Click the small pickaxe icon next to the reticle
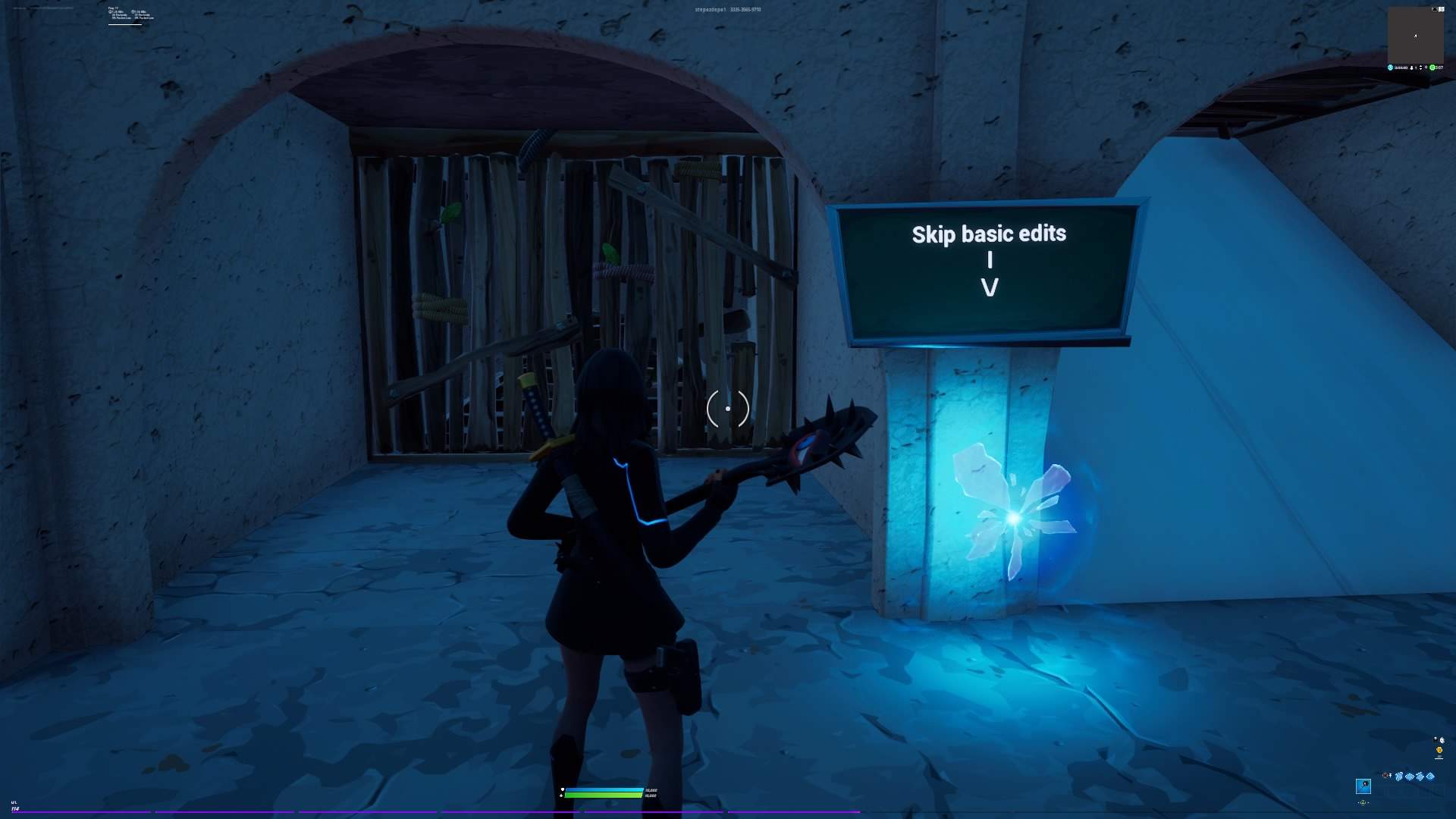 tap(1390, 776)
